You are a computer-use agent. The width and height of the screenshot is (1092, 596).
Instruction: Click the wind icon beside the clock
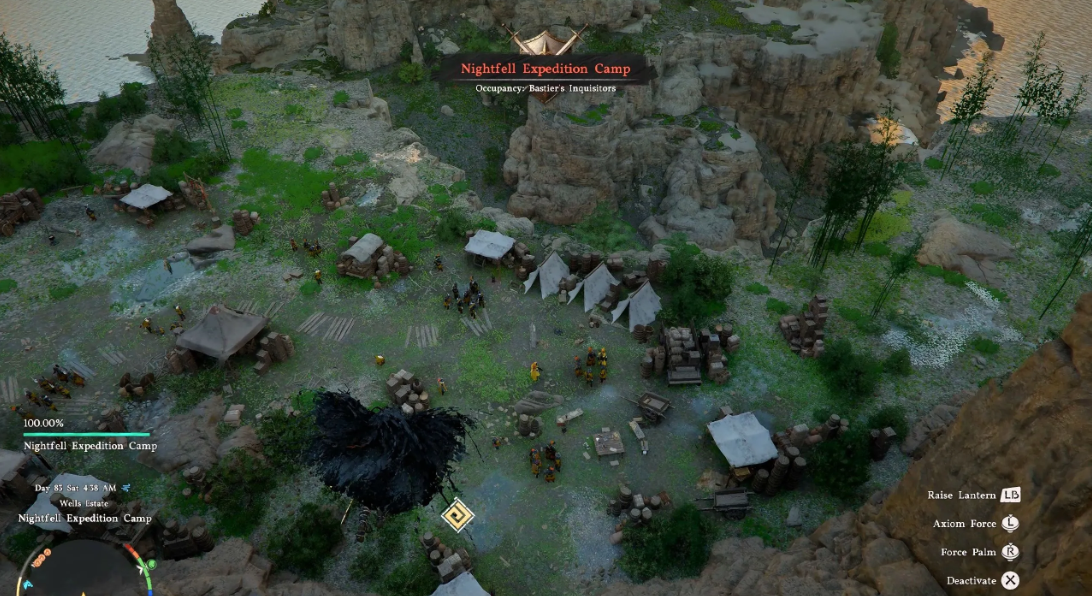(x=126, y=488)
